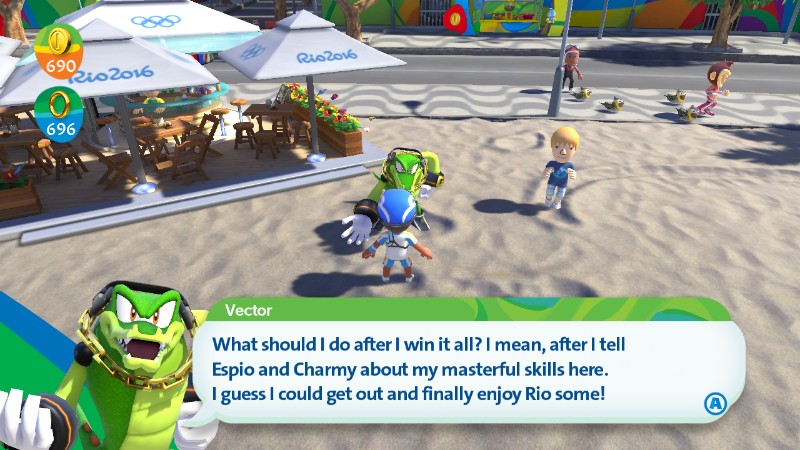Advance Vector's dialogue text box
Screen dimensions: 800x450
pos(714,403)
